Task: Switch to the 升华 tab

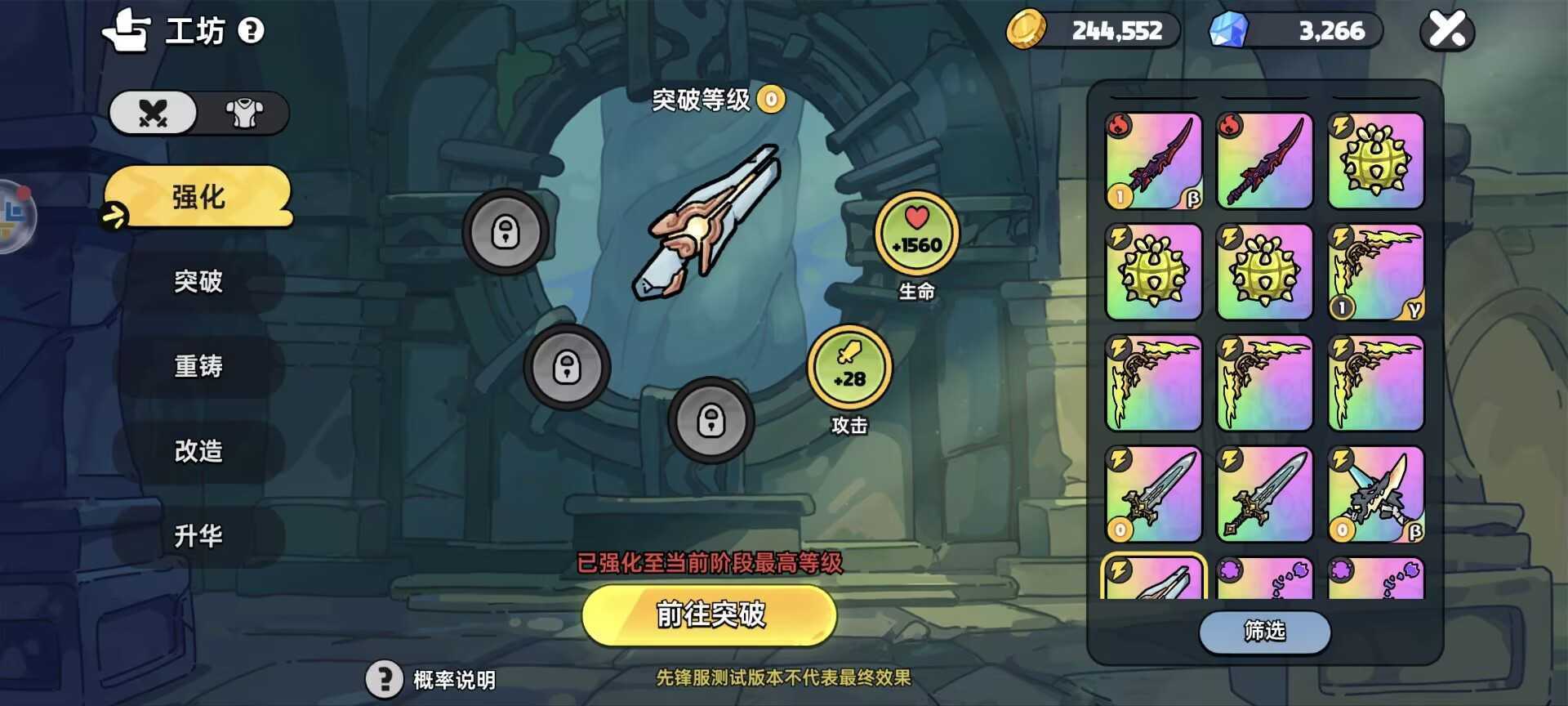Action: [x=198, y=536]
